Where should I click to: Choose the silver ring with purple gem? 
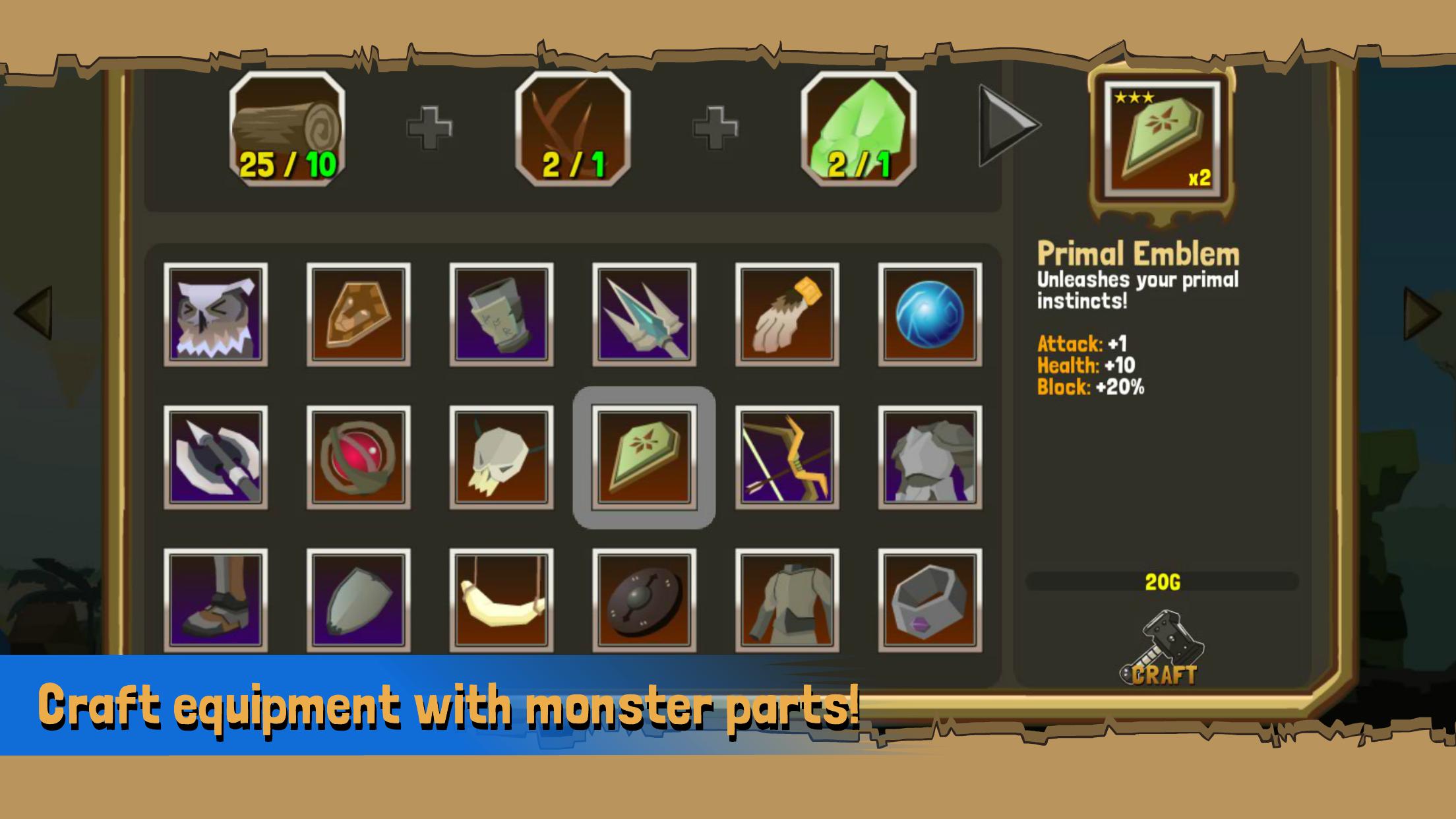(x=930, y=600)
